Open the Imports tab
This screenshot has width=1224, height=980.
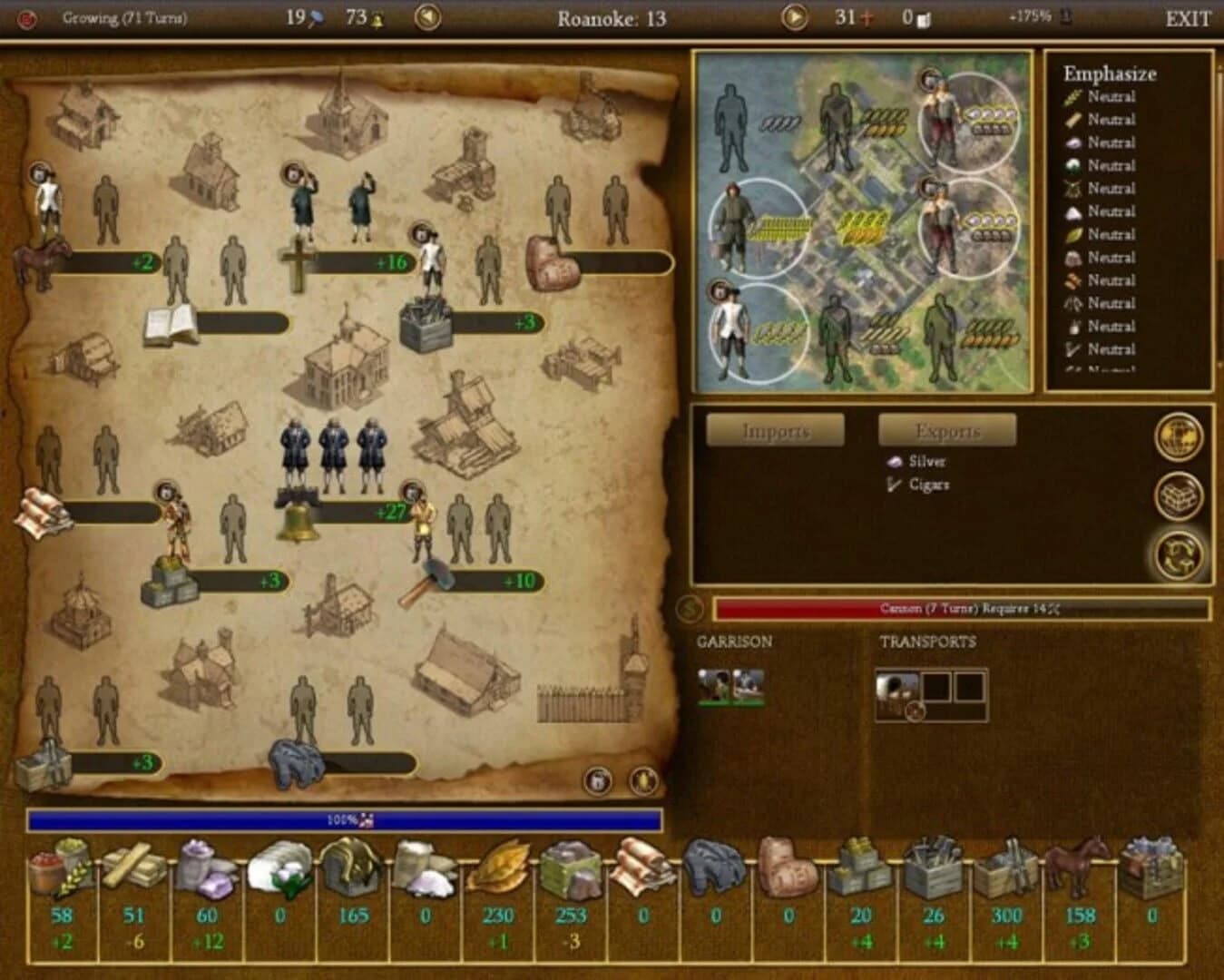[776, 428]
